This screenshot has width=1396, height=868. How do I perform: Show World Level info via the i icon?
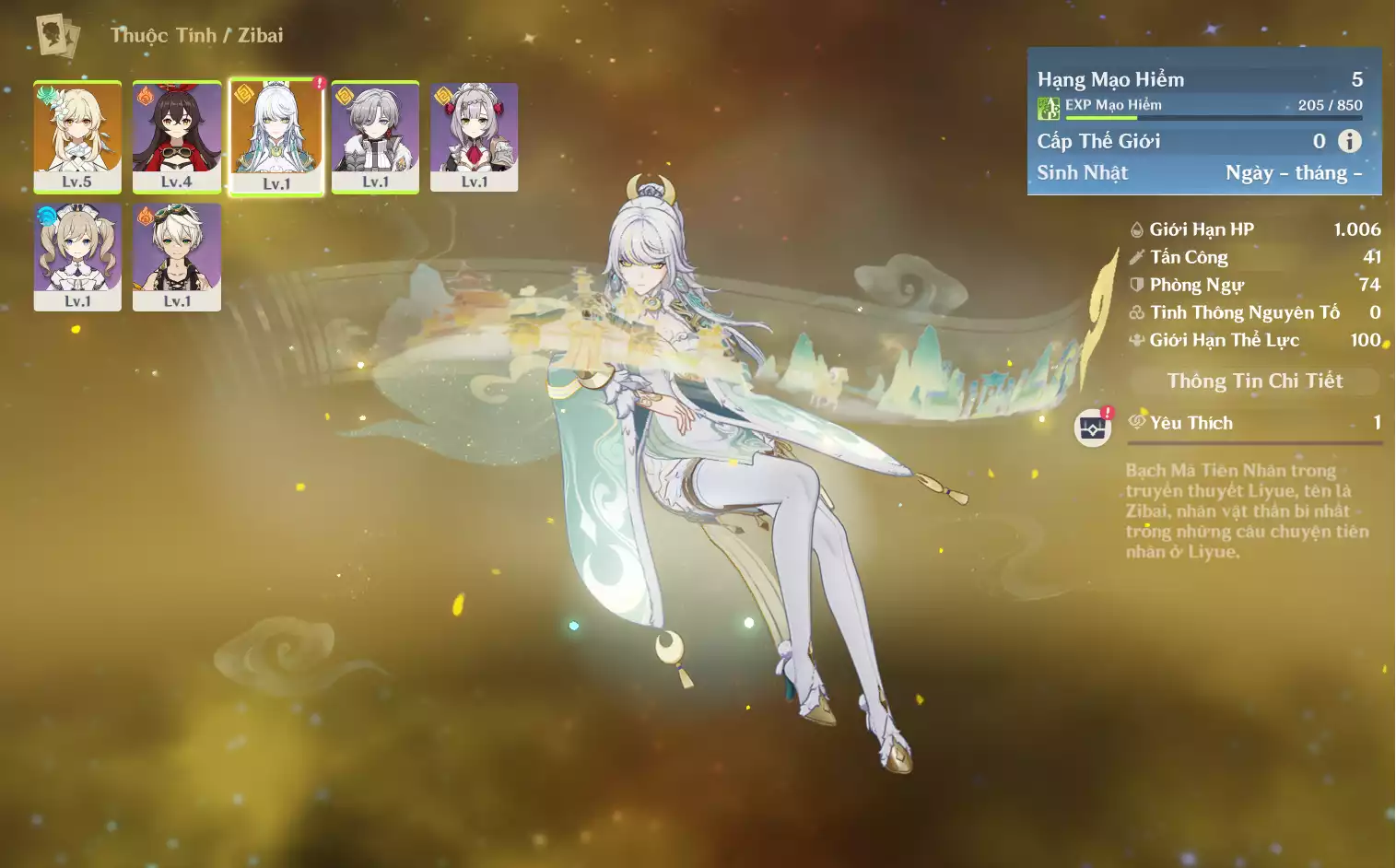[1349, 141]
